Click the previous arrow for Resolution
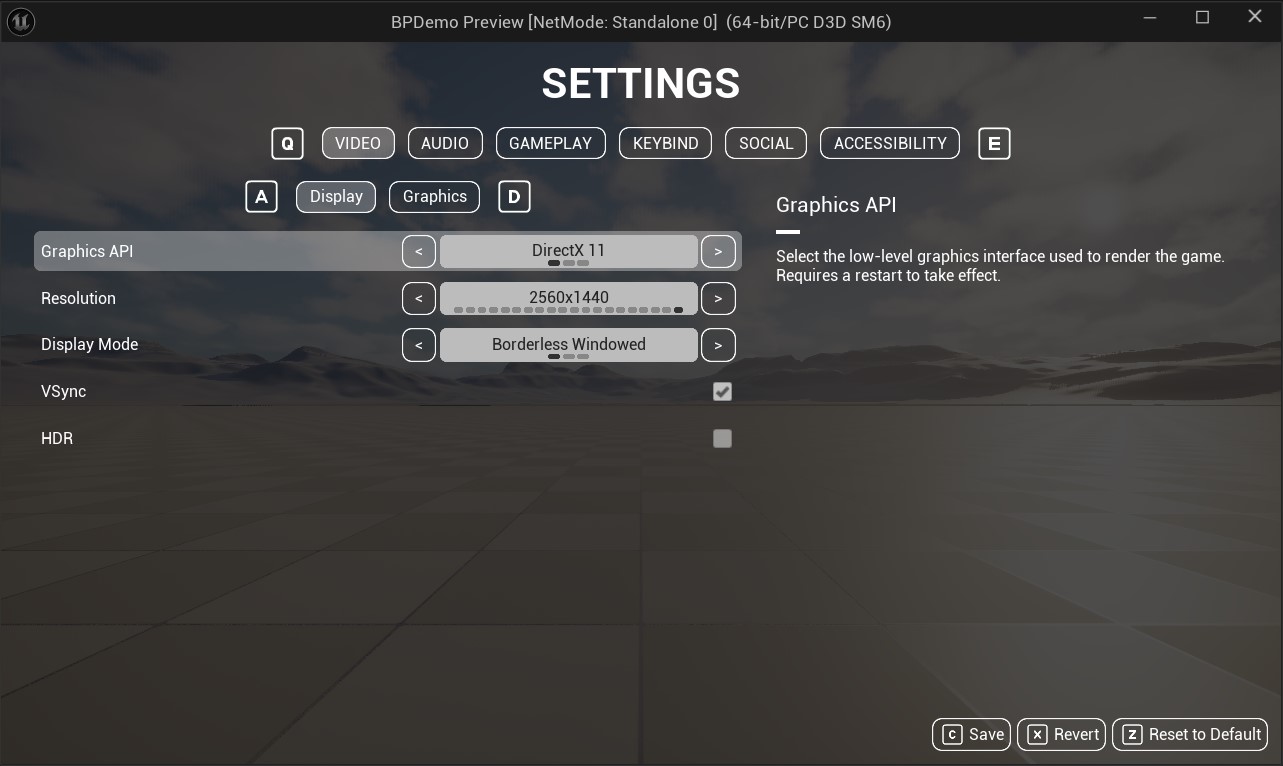The image size is (1283, 766). pyautogui.click(x=419, y=298)
